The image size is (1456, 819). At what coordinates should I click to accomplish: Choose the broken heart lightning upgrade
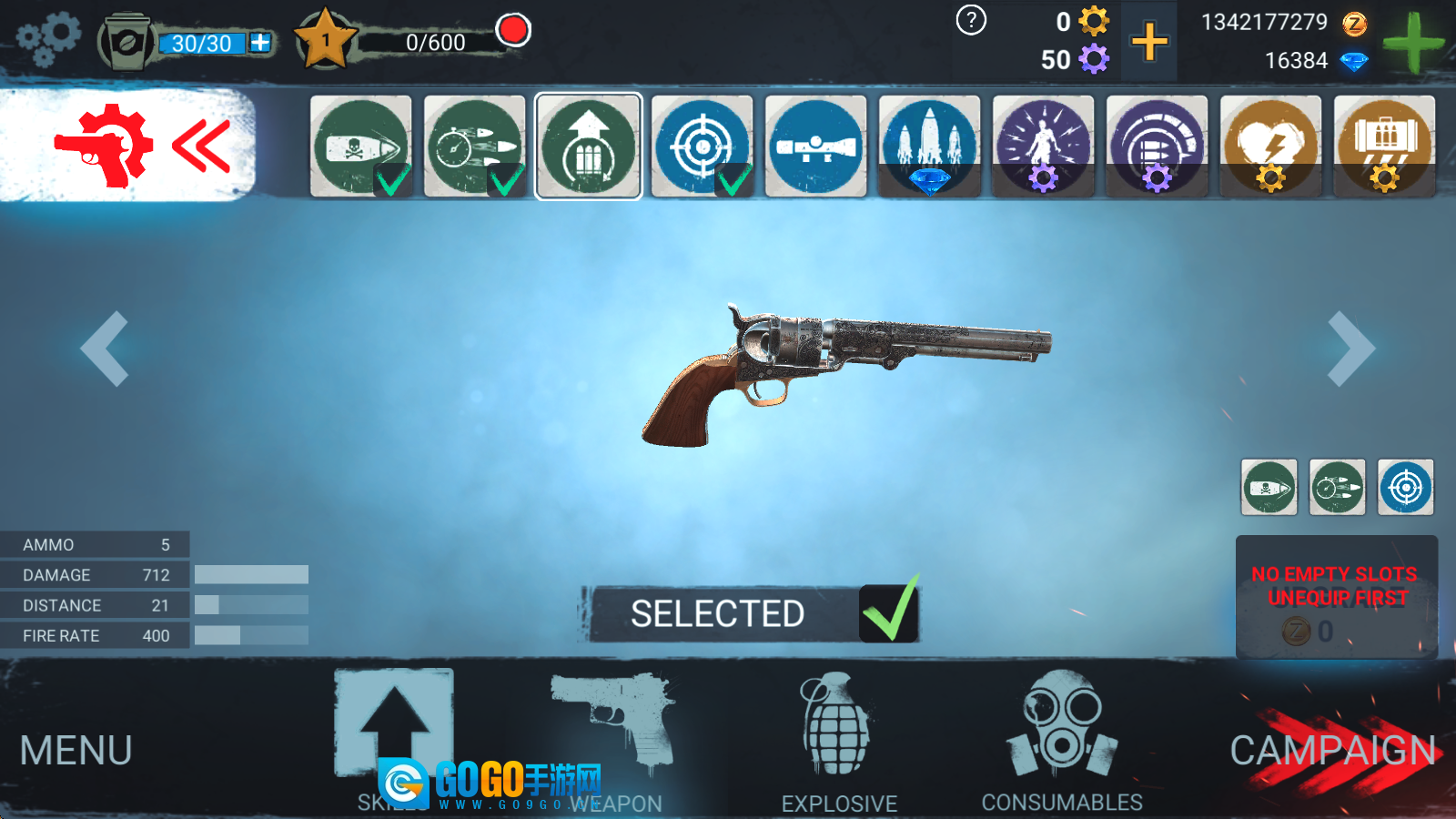(x=1270, y=146)
